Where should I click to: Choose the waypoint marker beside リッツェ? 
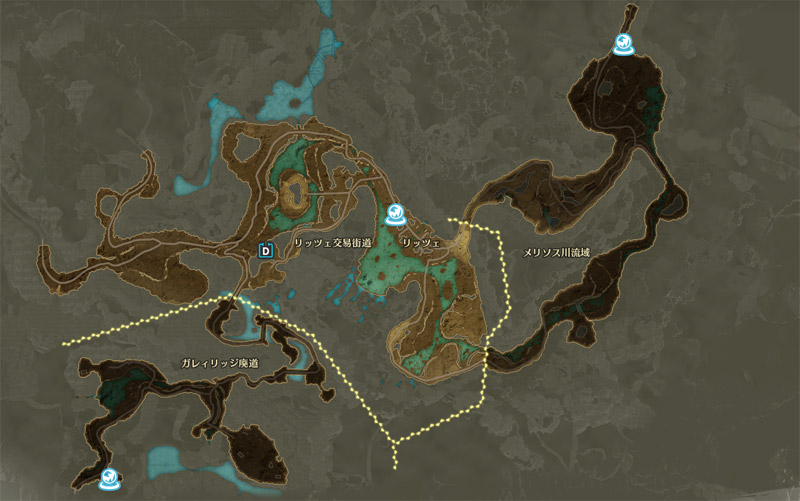click(x=396, y=213)
